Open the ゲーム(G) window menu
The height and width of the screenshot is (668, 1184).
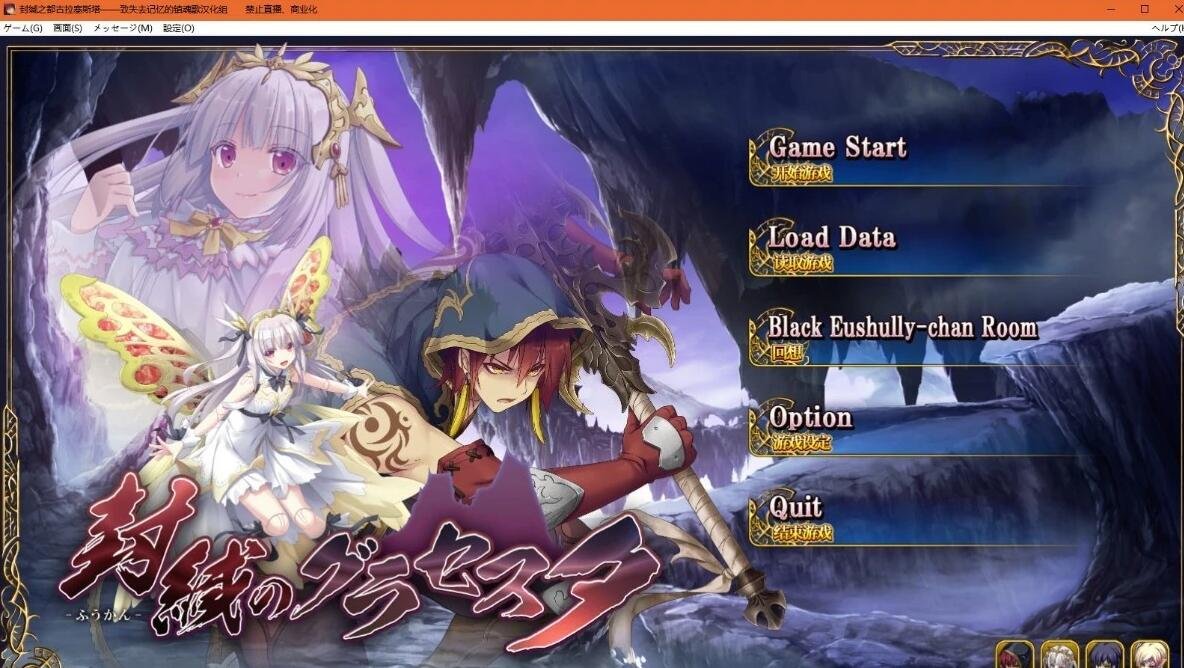(23, 28)
